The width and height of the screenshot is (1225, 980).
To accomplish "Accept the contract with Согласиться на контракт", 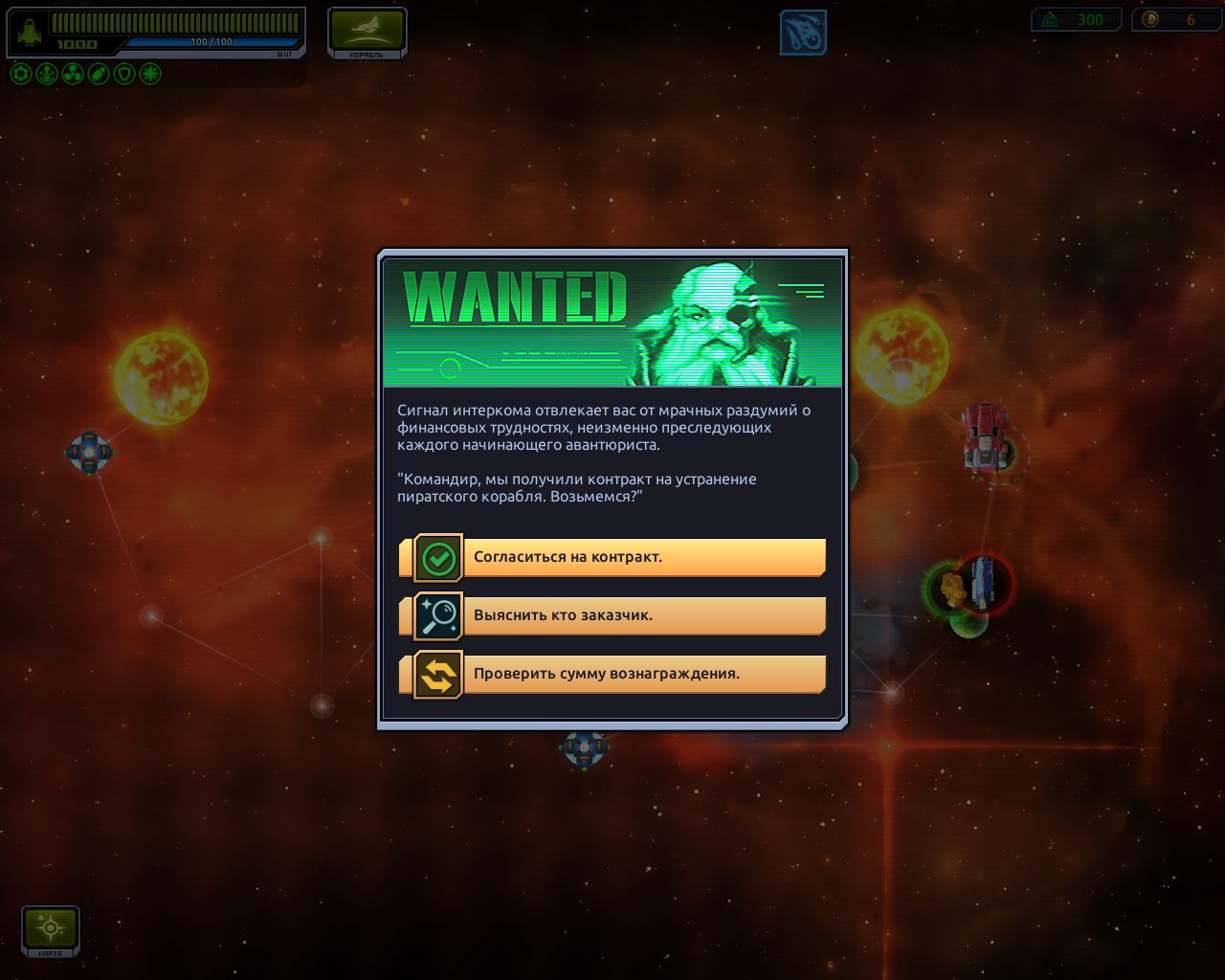I will (x=618, y=557).
